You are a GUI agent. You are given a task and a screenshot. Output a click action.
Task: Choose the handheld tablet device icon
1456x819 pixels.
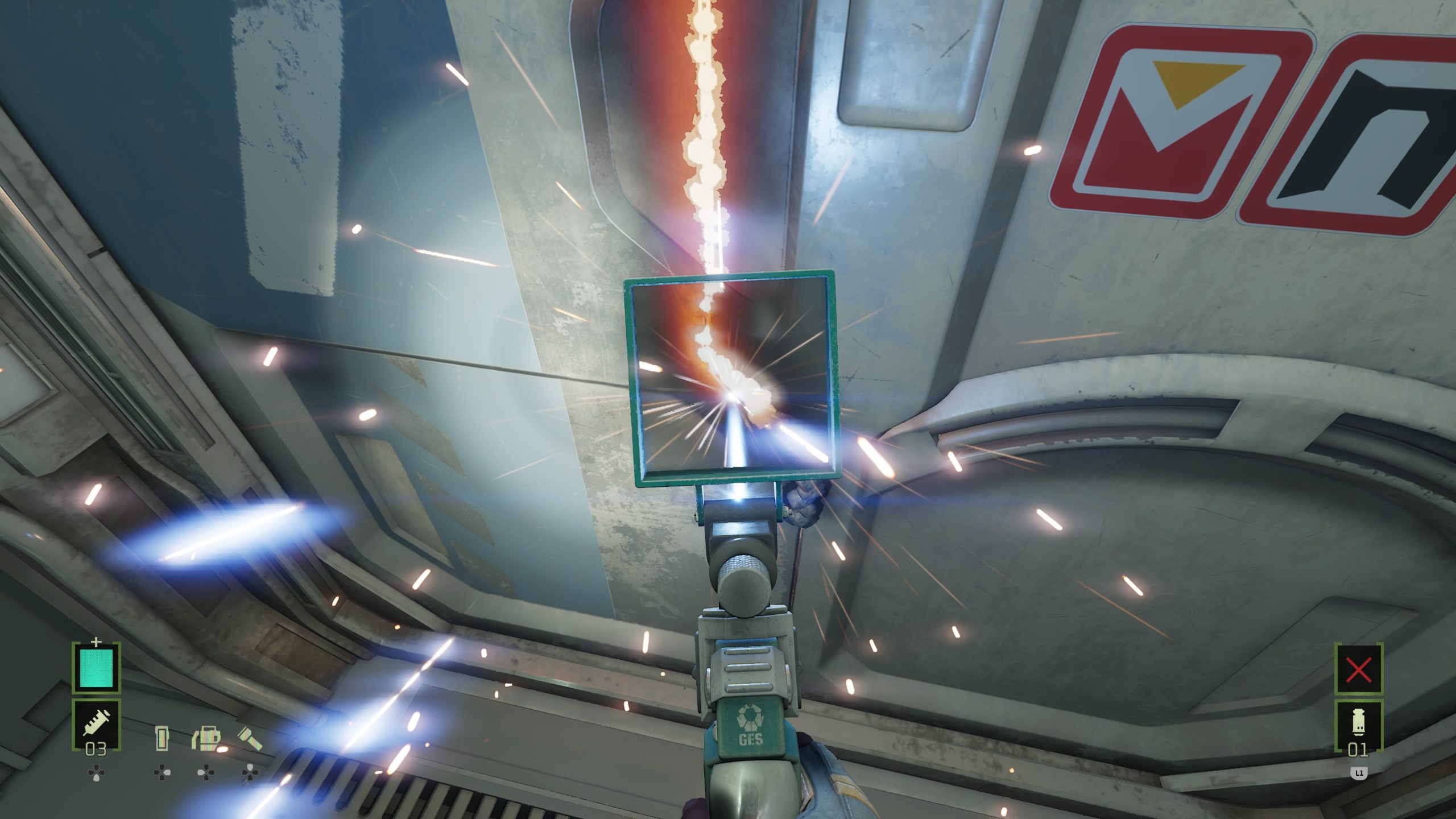(162, 738)
